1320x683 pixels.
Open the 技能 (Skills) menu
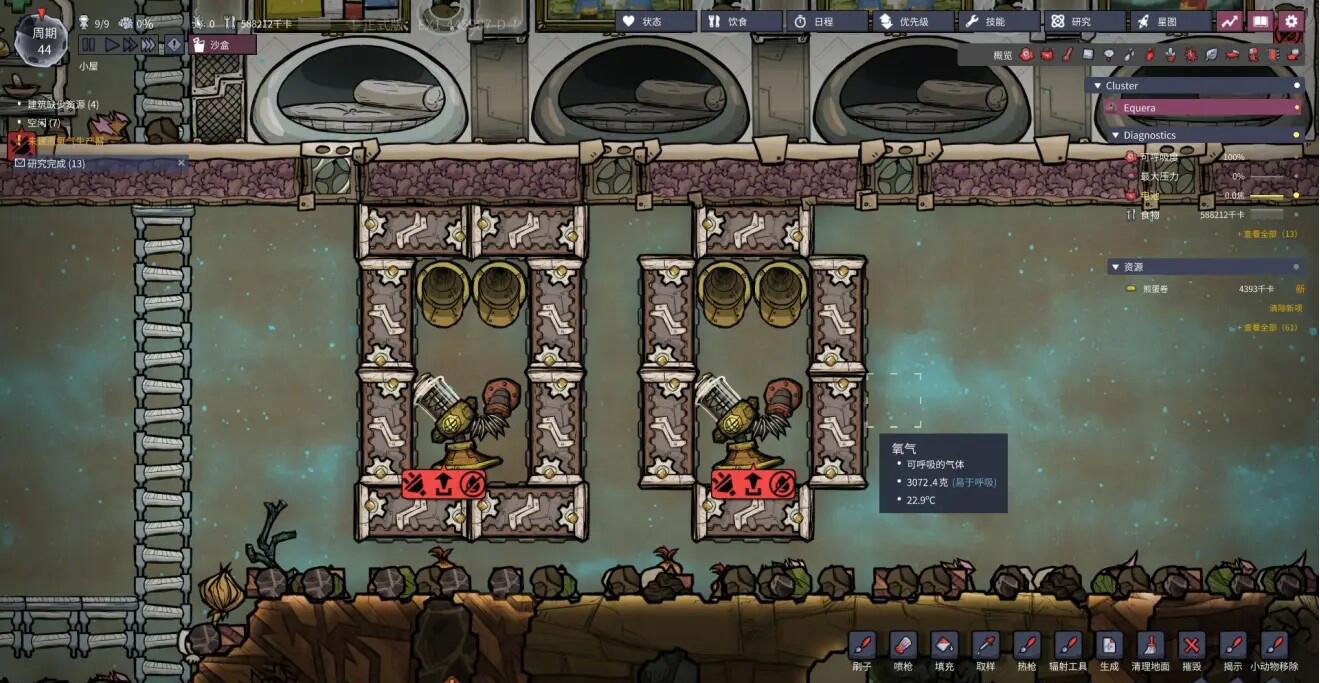[998, 21]
